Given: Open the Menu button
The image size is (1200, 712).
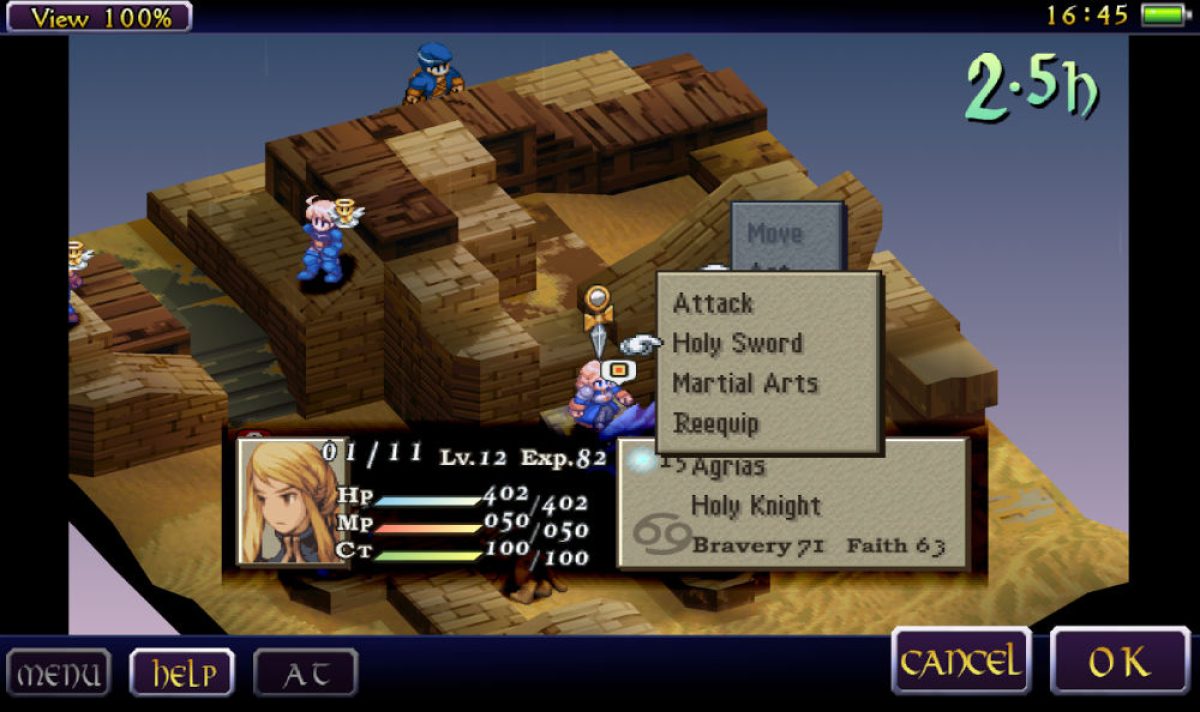Looking at the screenshot, I should click(x=59, y=673).
